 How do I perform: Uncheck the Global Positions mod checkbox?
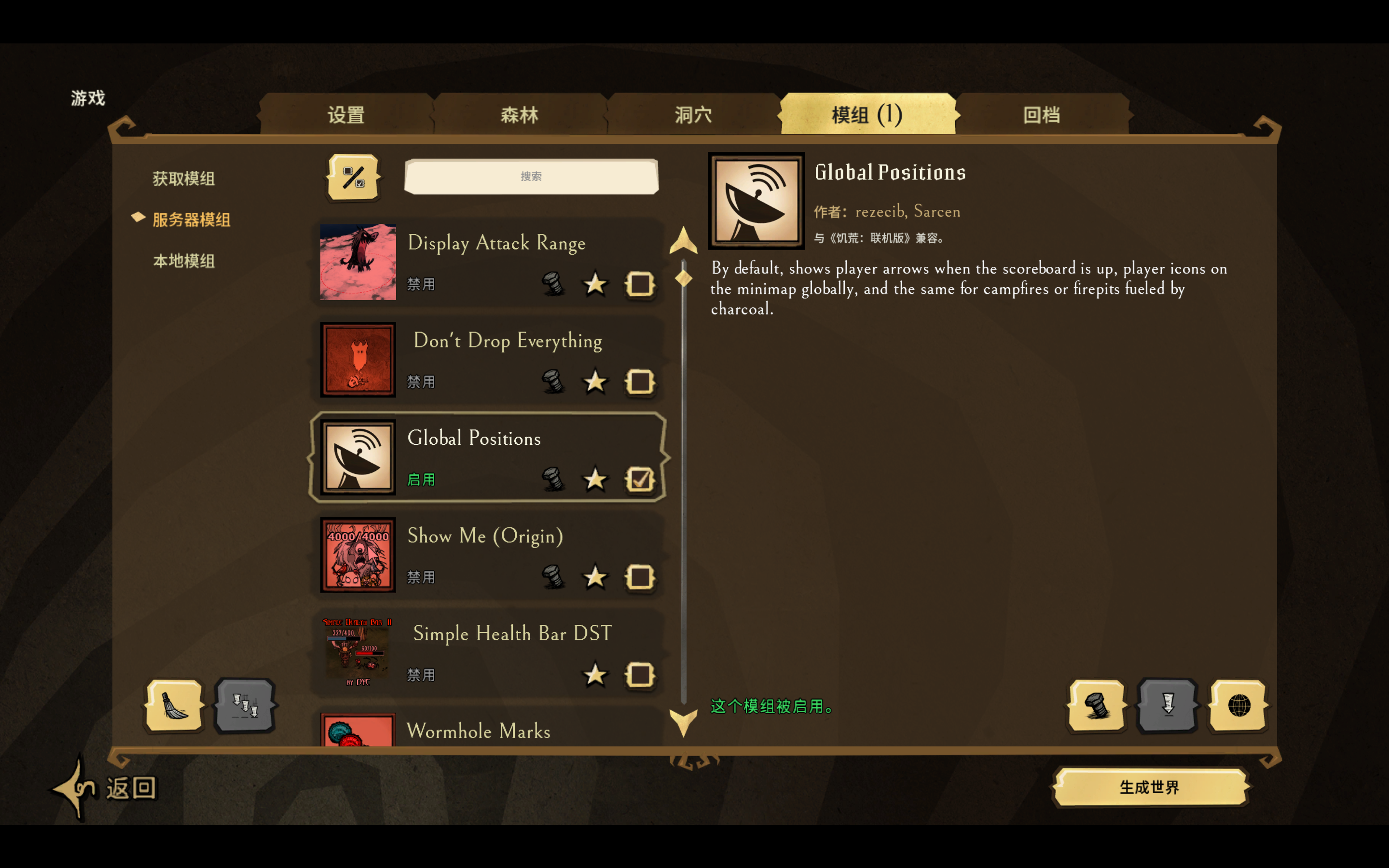(x=640, y=479)
